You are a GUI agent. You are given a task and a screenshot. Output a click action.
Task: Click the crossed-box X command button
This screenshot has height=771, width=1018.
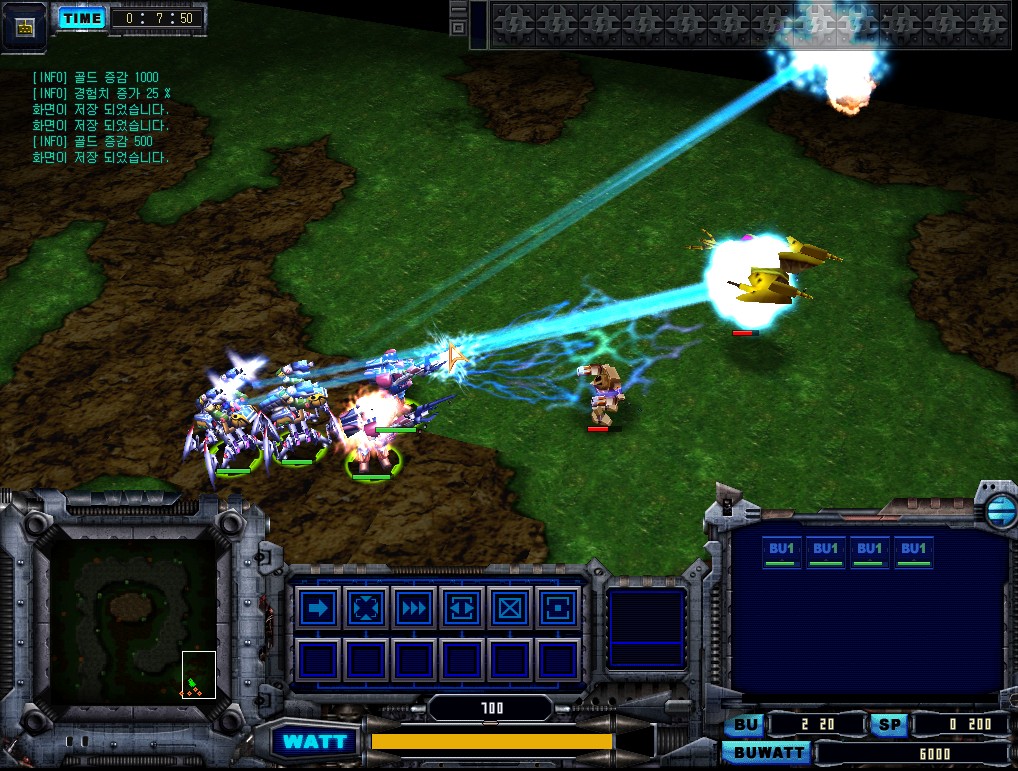click(x=509, y=608)
